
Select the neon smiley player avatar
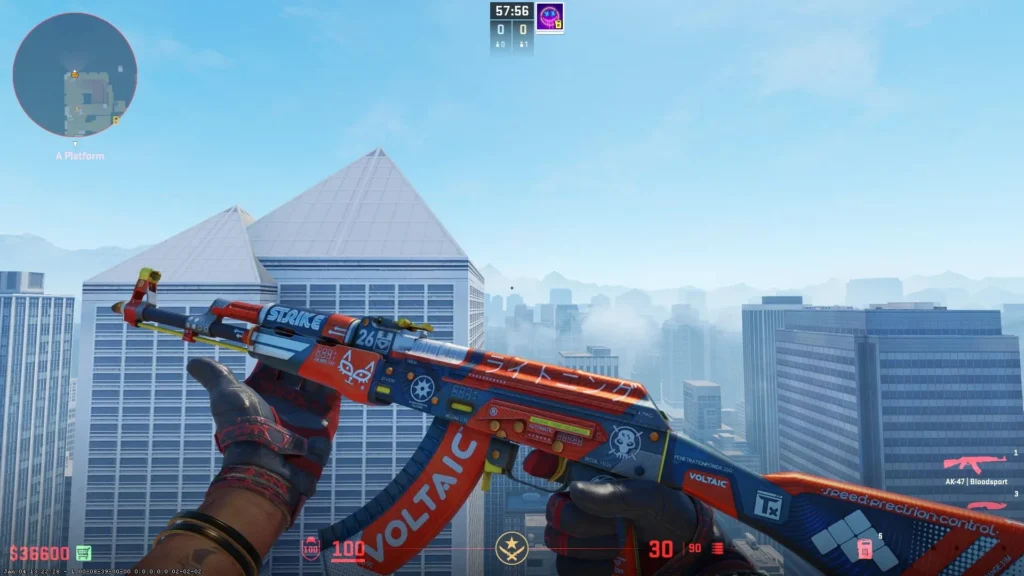point(549,16)
